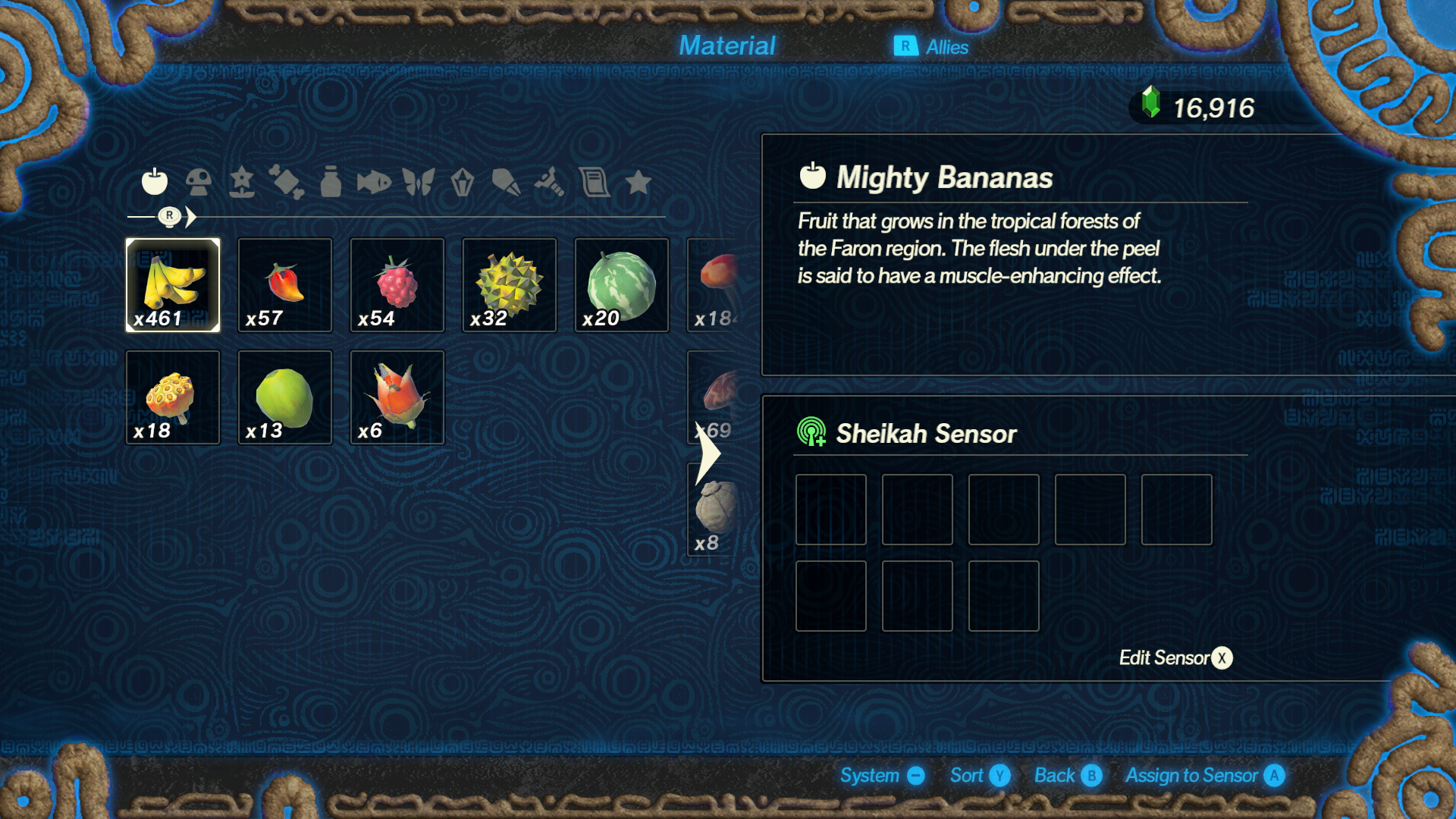The width and height of the screenshot is (1456, 819).
Task: Choose the spicy pepper with 57 count
Action: (x=285, y=285)
